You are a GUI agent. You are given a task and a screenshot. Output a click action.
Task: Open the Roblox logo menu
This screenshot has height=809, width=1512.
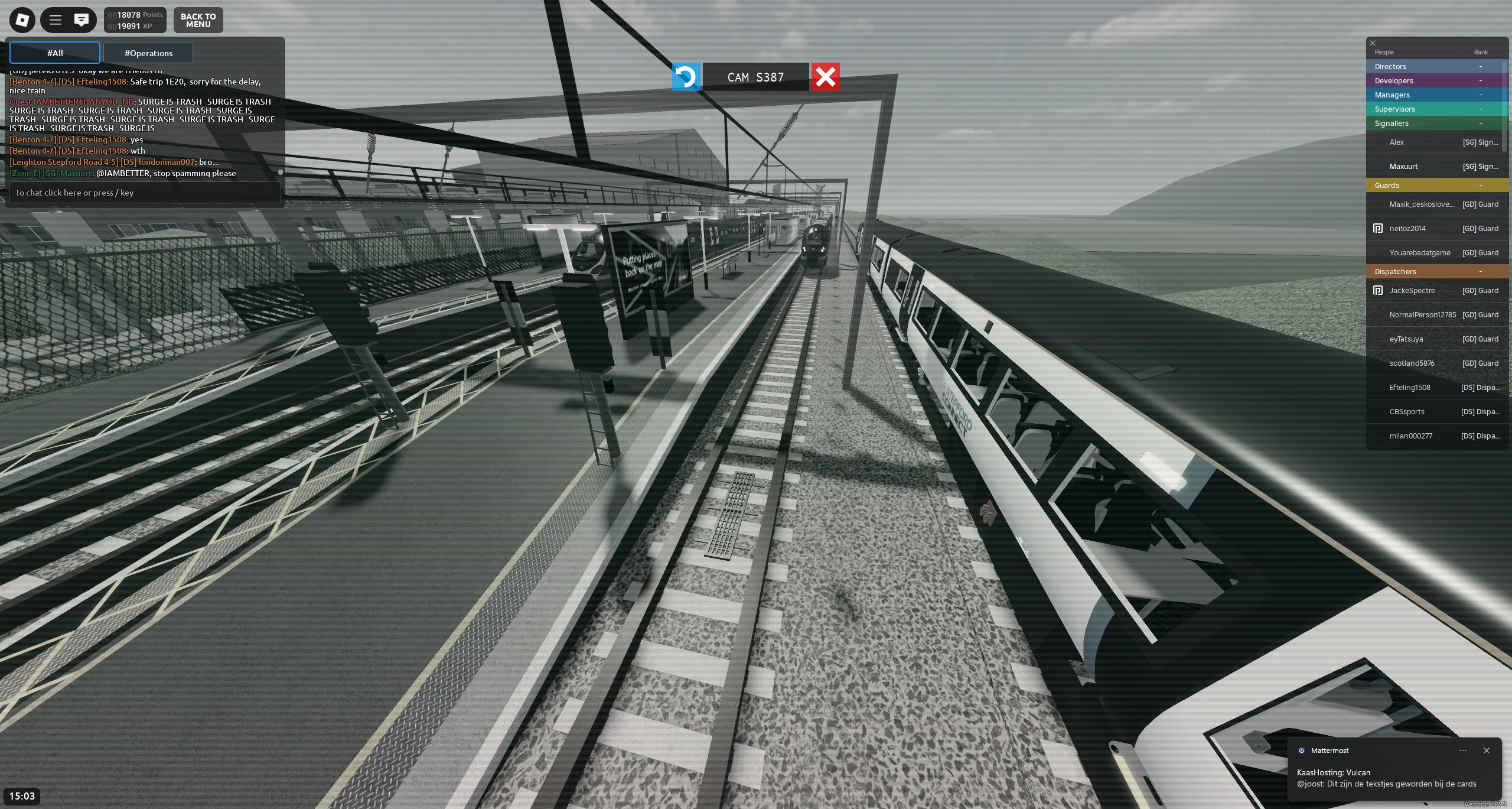pos(22,20)
